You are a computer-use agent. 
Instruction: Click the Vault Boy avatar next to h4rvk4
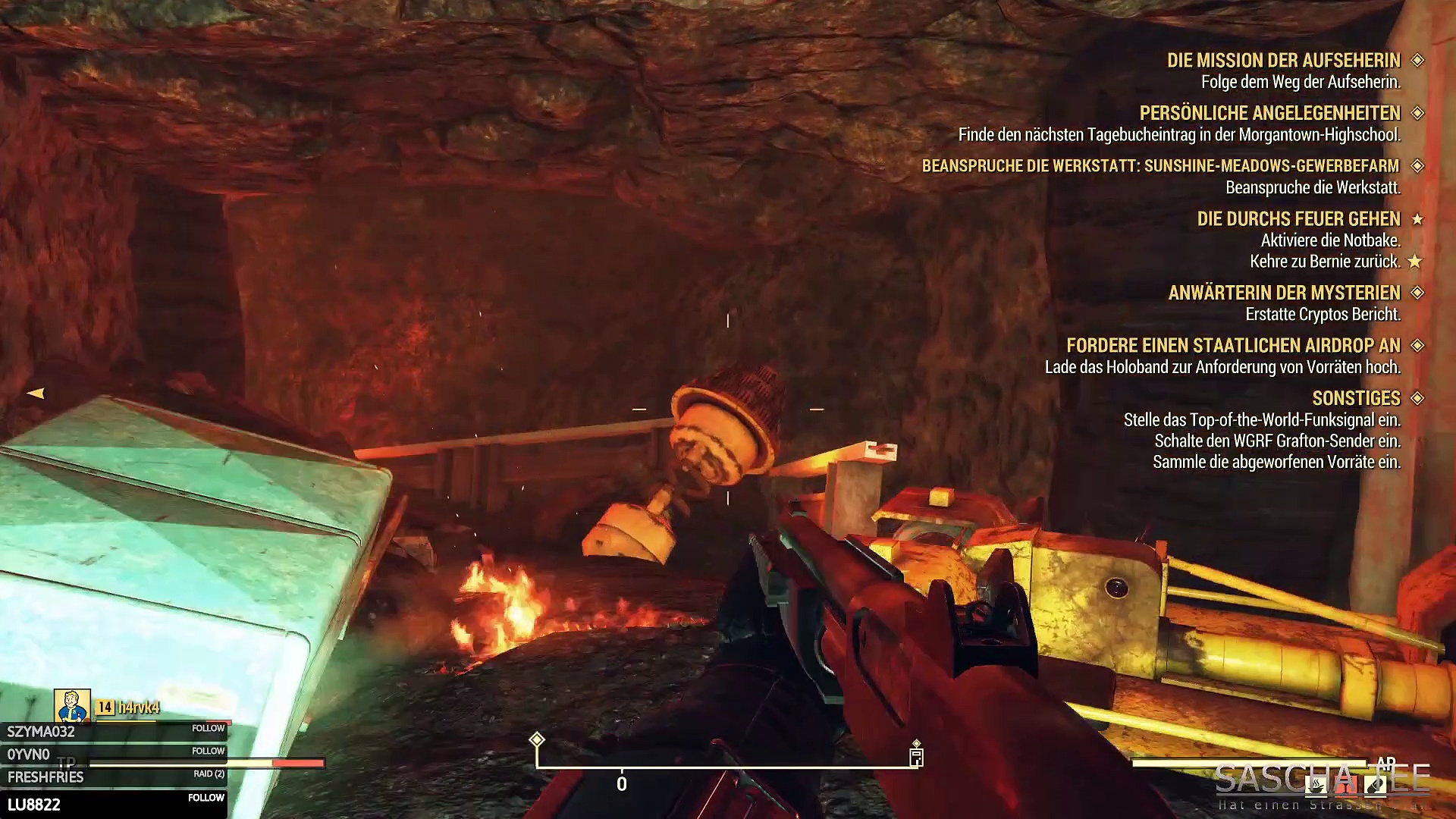tap(72, 706)
